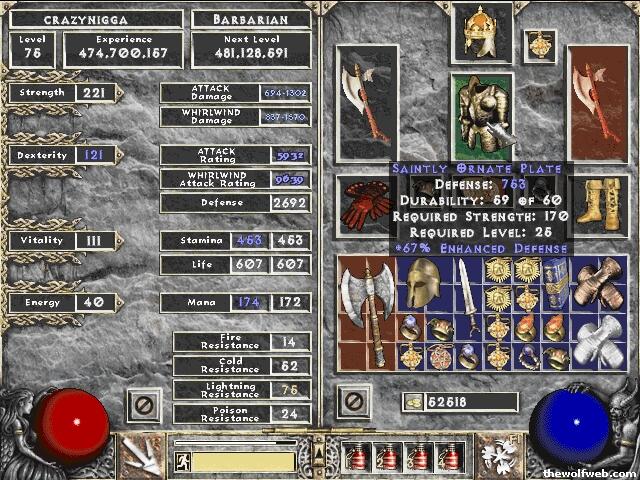Screen dimensions: 640x480
Task: Open the left attack skill selector
Action: pos(143,453)
